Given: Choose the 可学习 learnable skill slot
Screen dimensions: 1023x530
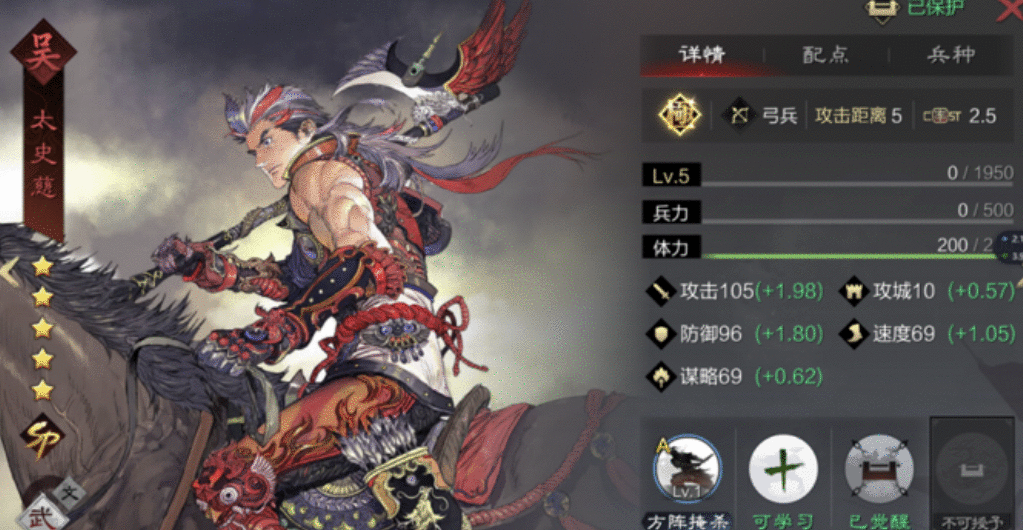Looking at the screenshot, I should coord(783,469).
